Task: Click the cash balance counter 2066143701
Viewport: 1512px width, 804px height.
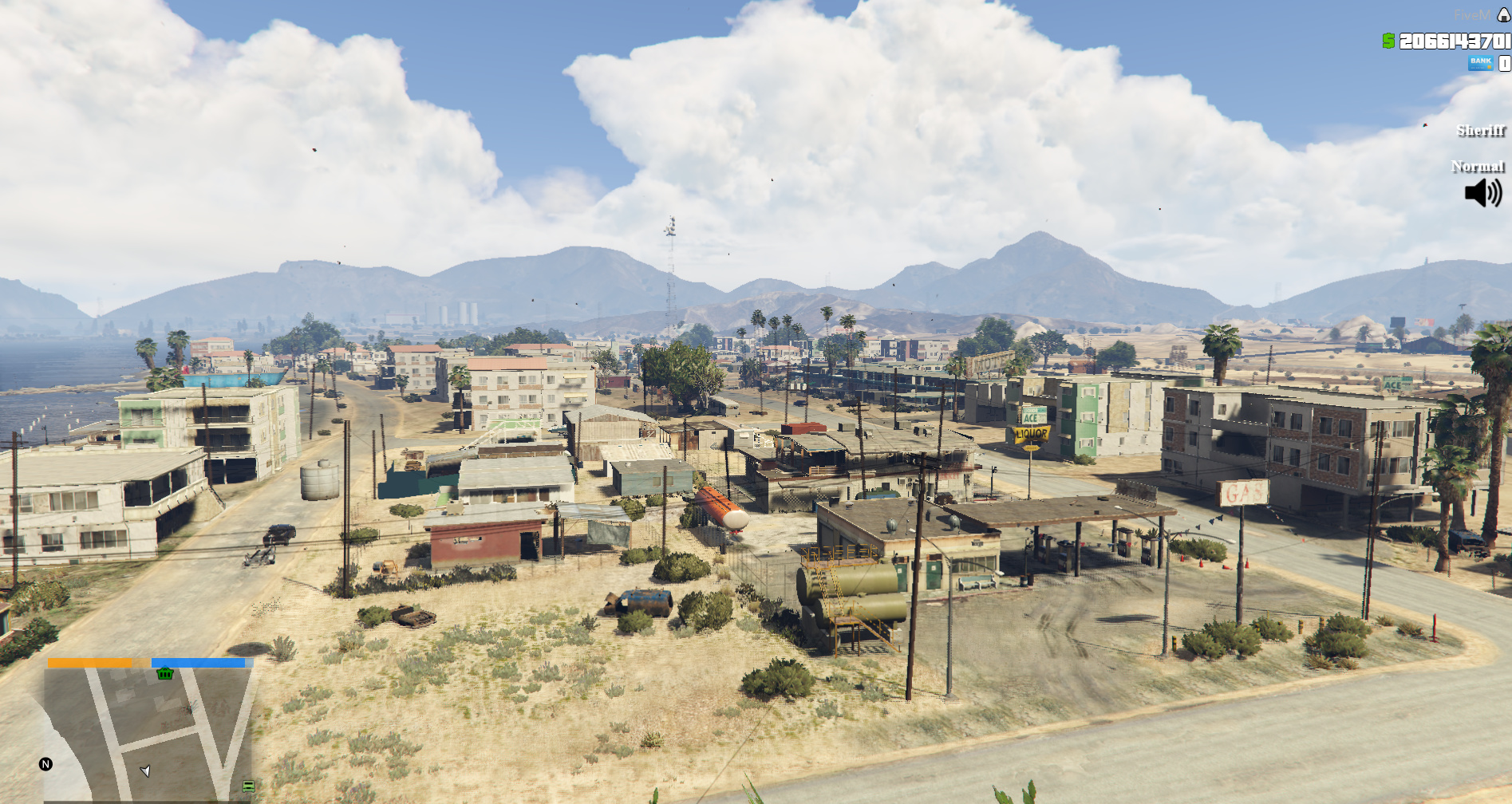Action: click(x=1454, y=41)
